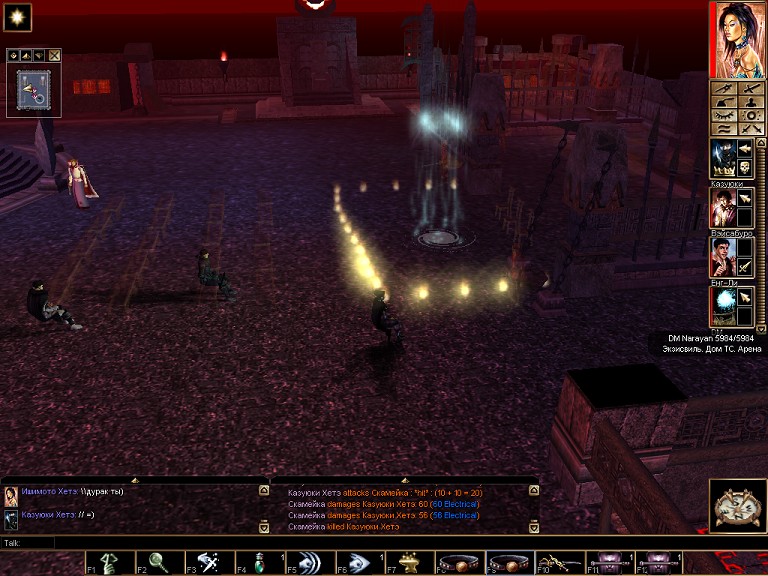Close the minimap panel

pos(55,55)
